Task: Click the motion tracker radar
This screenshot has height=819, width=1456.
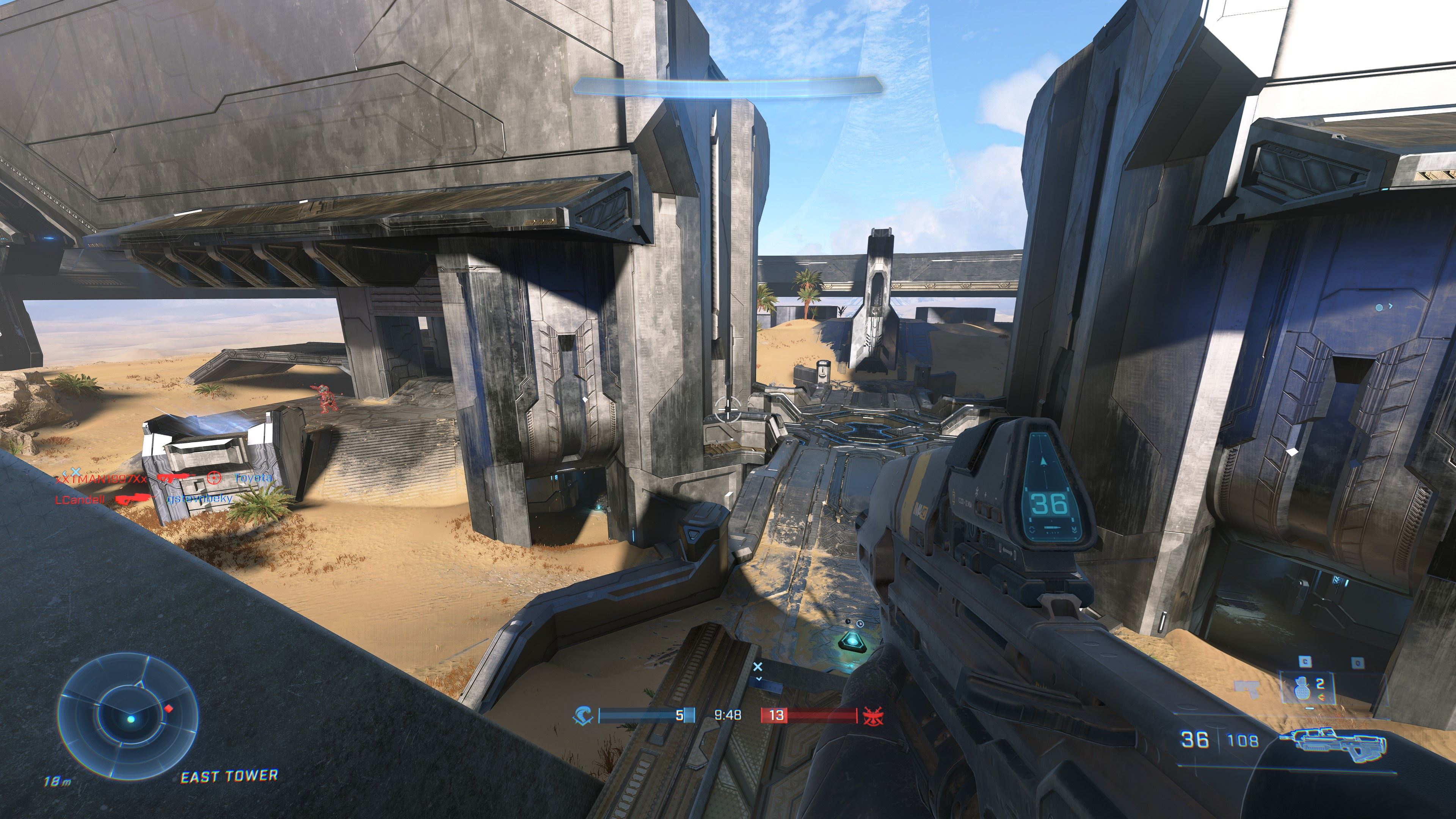Action: click(129, 718)
